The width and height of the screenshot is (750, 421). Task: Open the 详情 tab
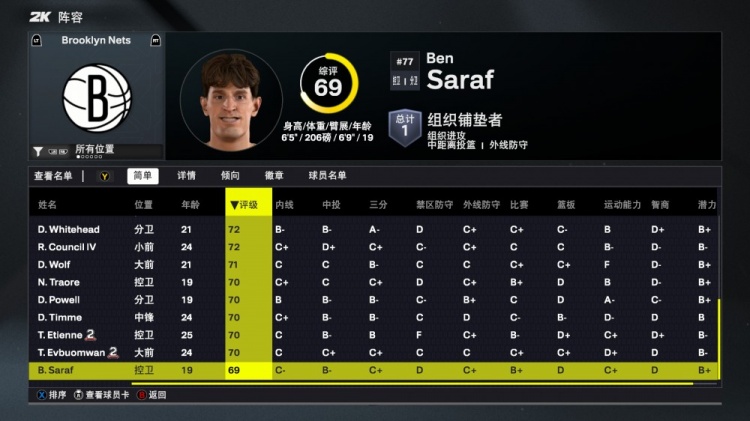pyautogui.click(x=187, y=176)
